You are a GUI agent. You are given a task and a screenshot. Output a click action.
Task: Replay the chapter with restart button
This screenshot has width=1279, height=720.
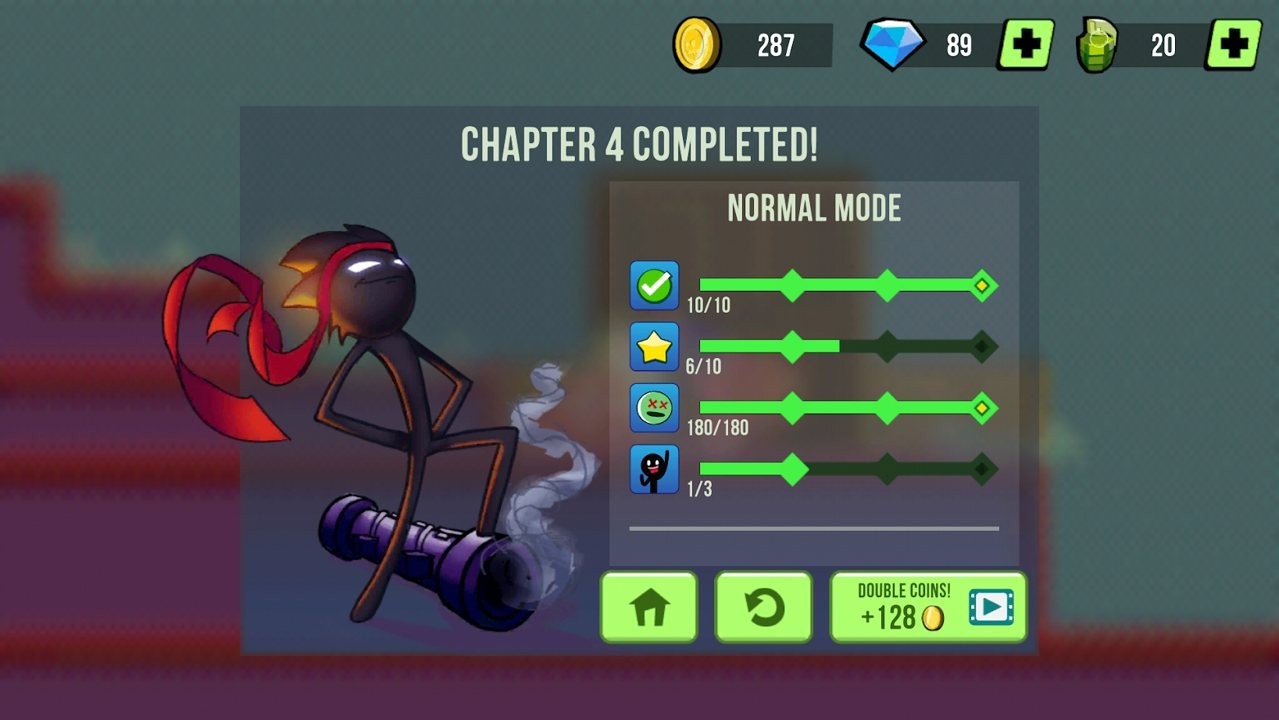(x=763, y=607)
